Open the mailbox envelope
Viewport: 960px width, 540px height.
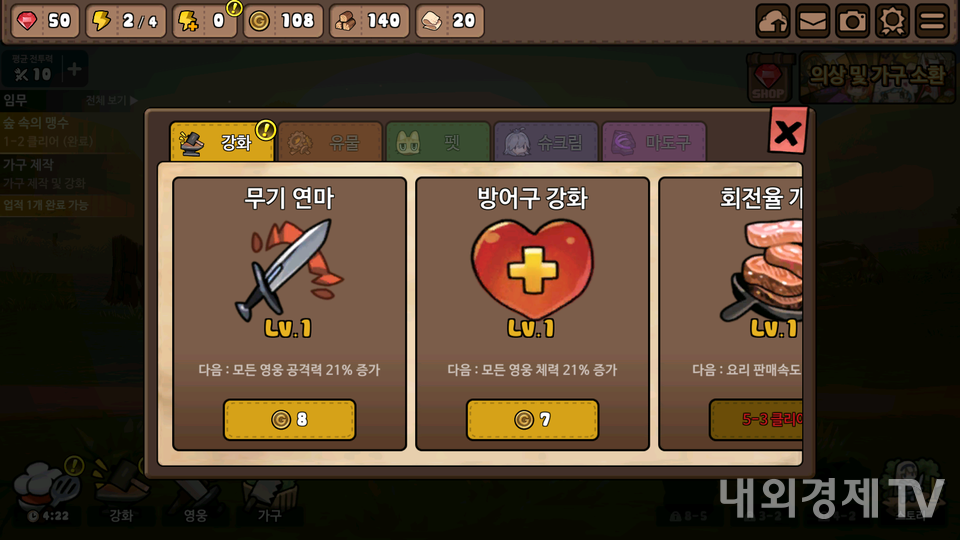(812, 20)
